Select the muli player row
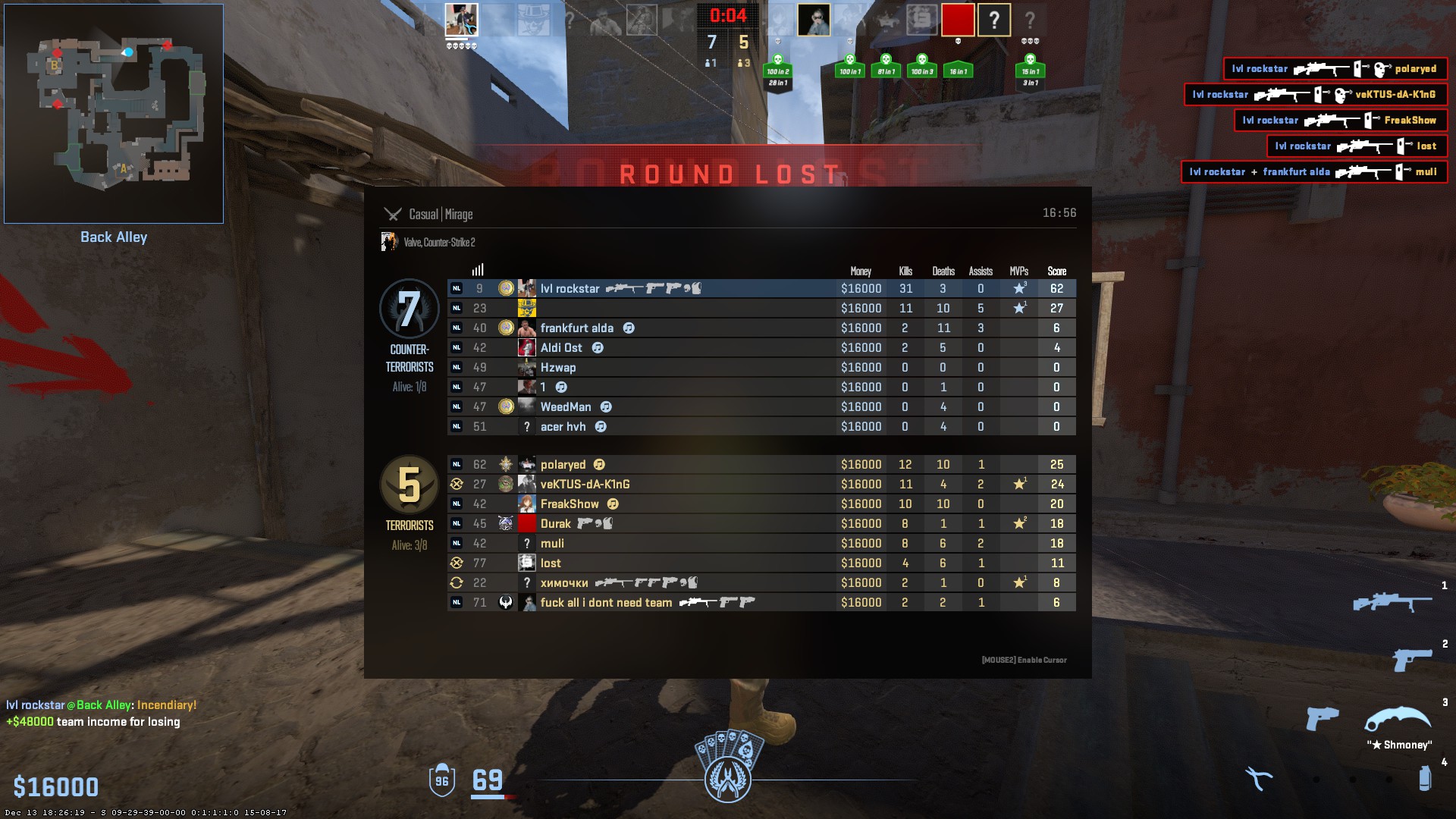Viewport: 1456px width, 819px height. click(x=552, y=544)
